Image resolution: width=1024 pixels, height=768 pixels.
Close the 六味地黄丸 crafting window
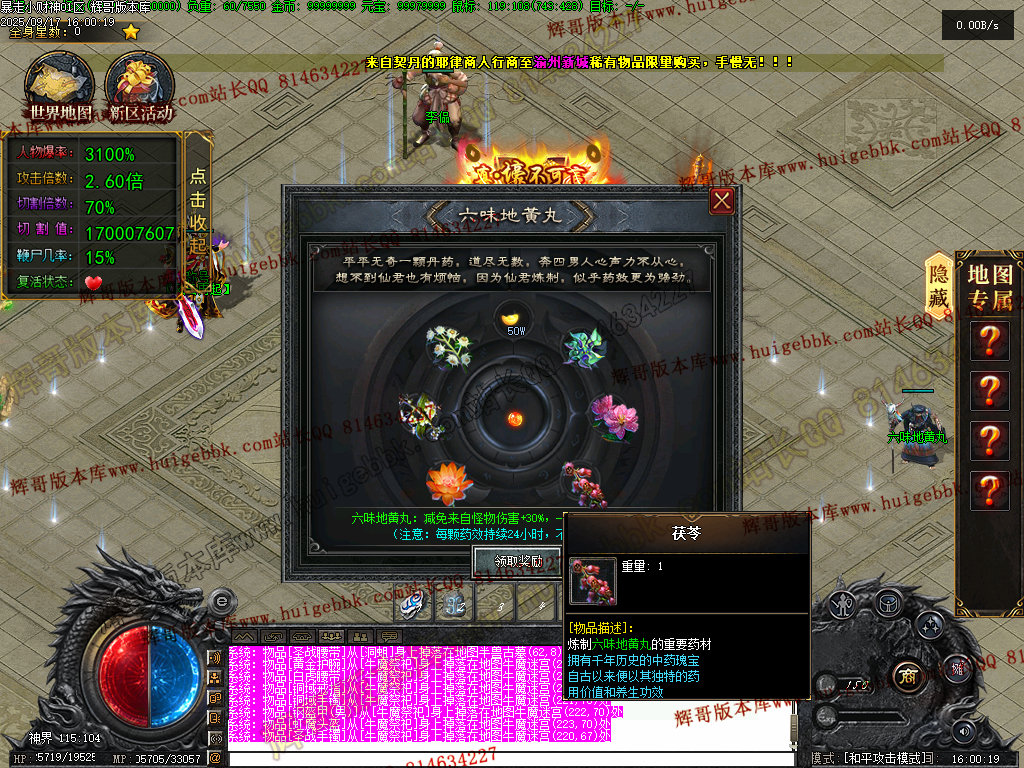[722, 201]
